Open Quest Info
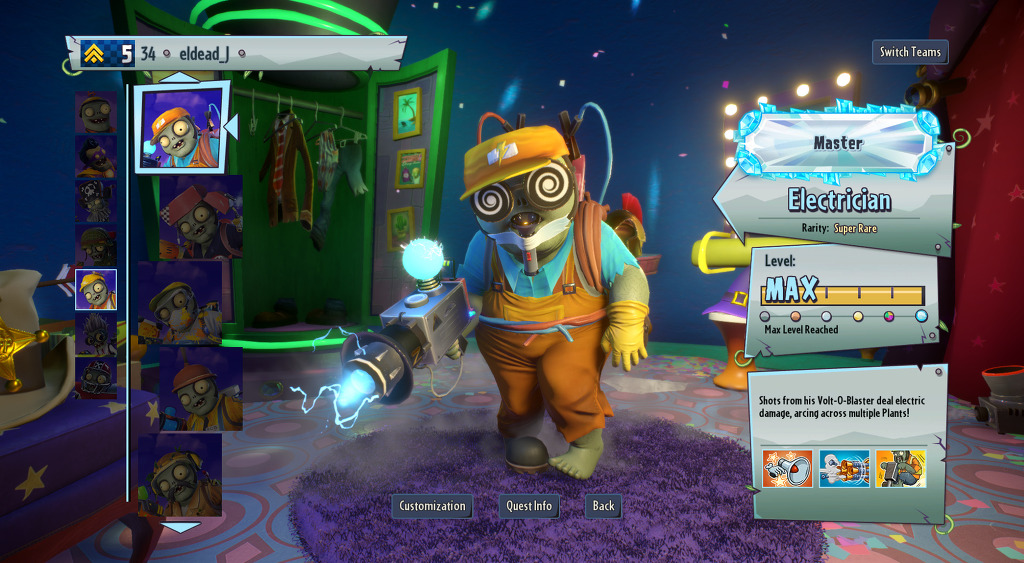1024x563 pixels. 529,506
